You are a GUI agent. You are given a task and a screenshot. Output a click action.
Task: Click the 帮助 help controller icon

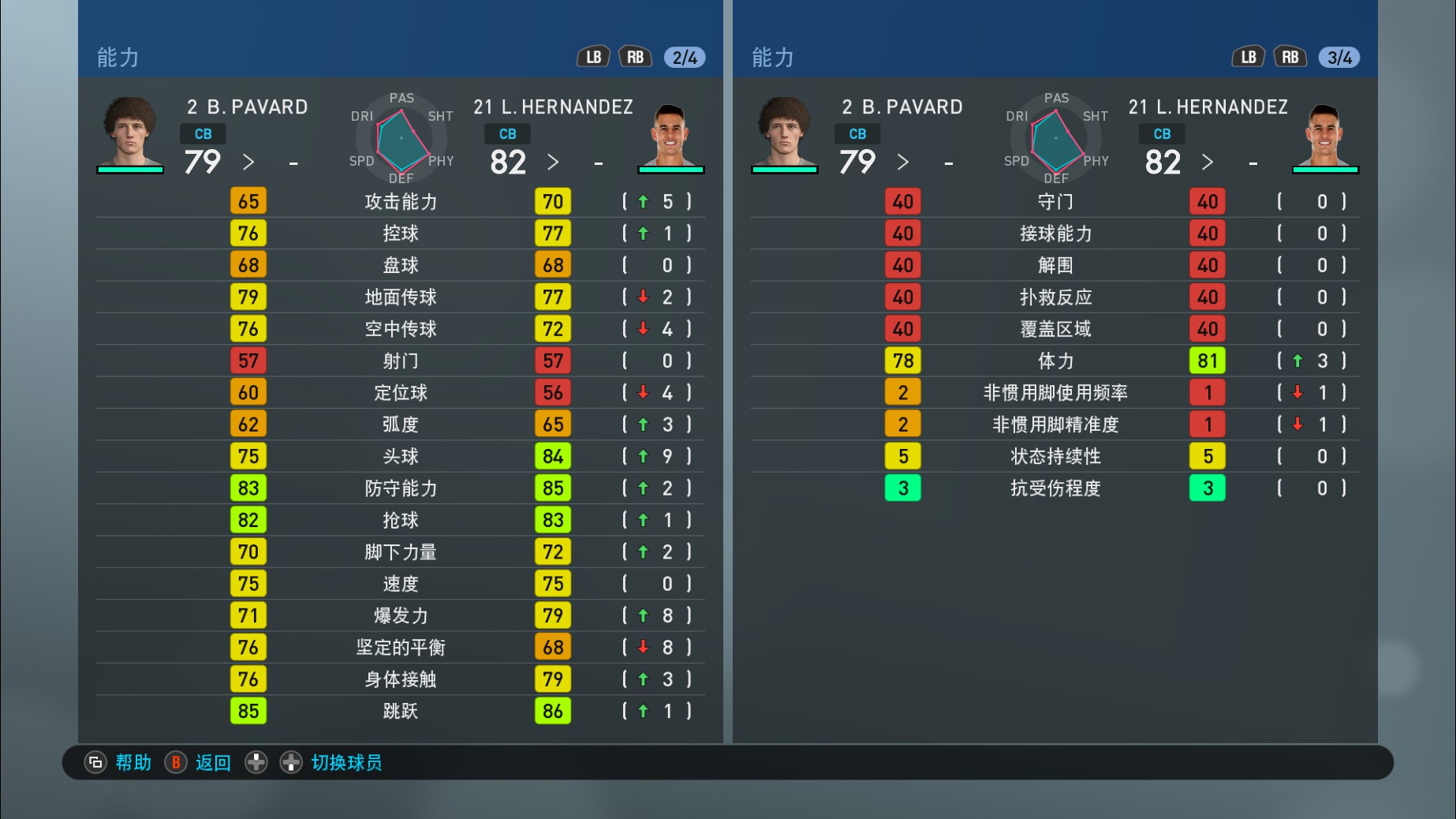click(x=95, y=763)
